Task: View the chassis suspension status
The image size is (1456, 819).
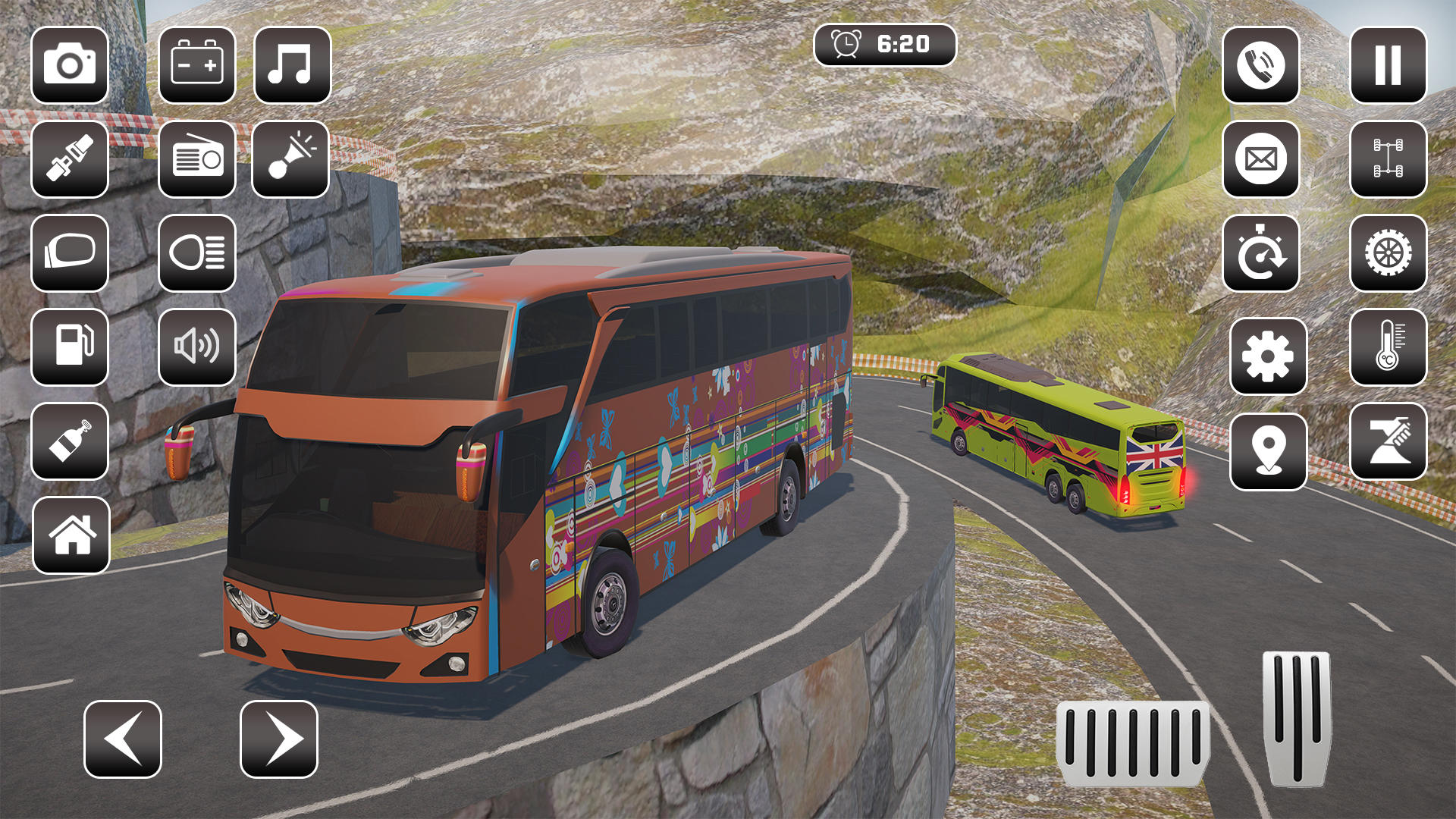Action: (x=1386, y=161)
